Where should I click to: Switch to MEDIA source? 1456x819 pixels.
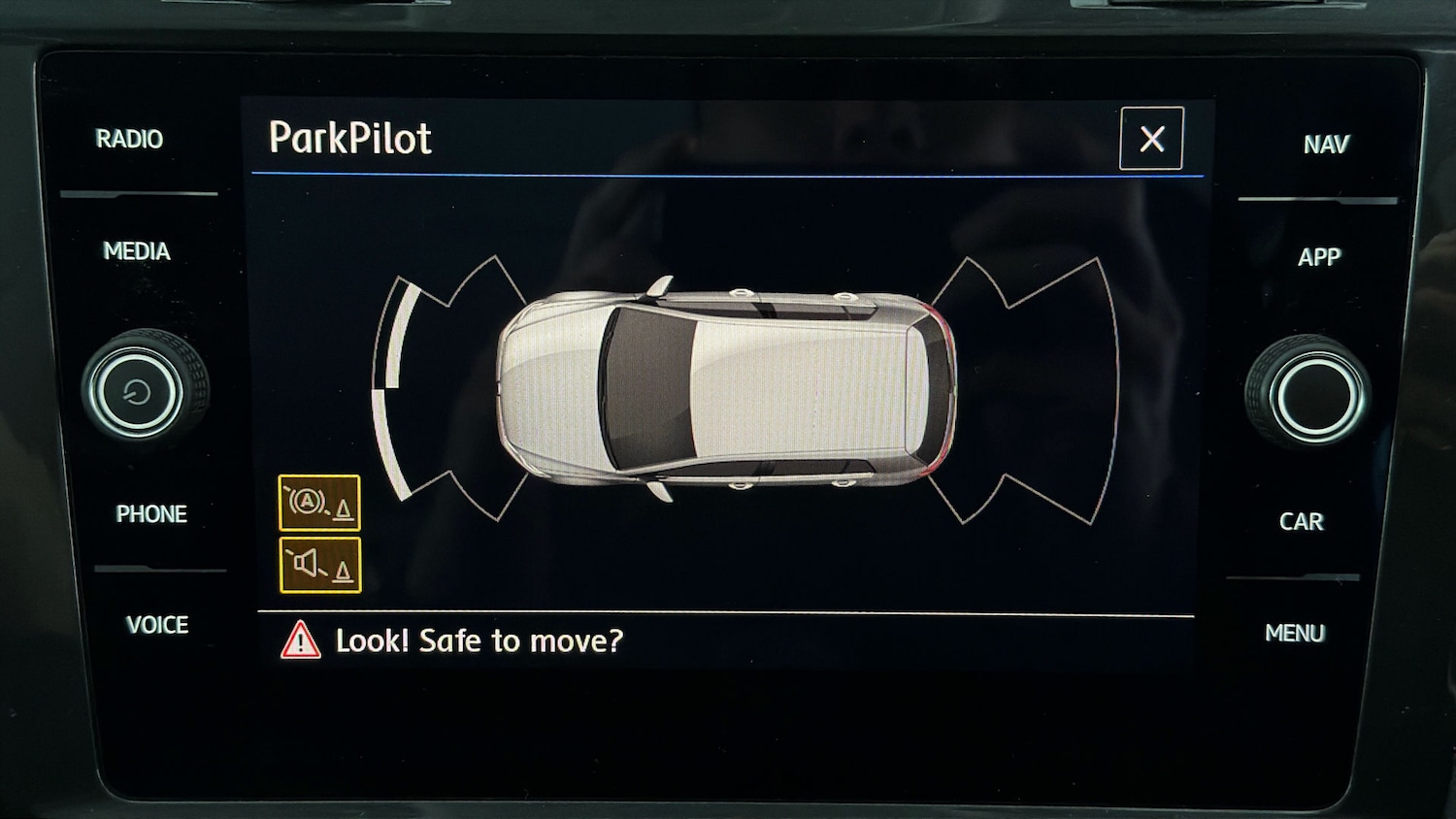[137, 252]
